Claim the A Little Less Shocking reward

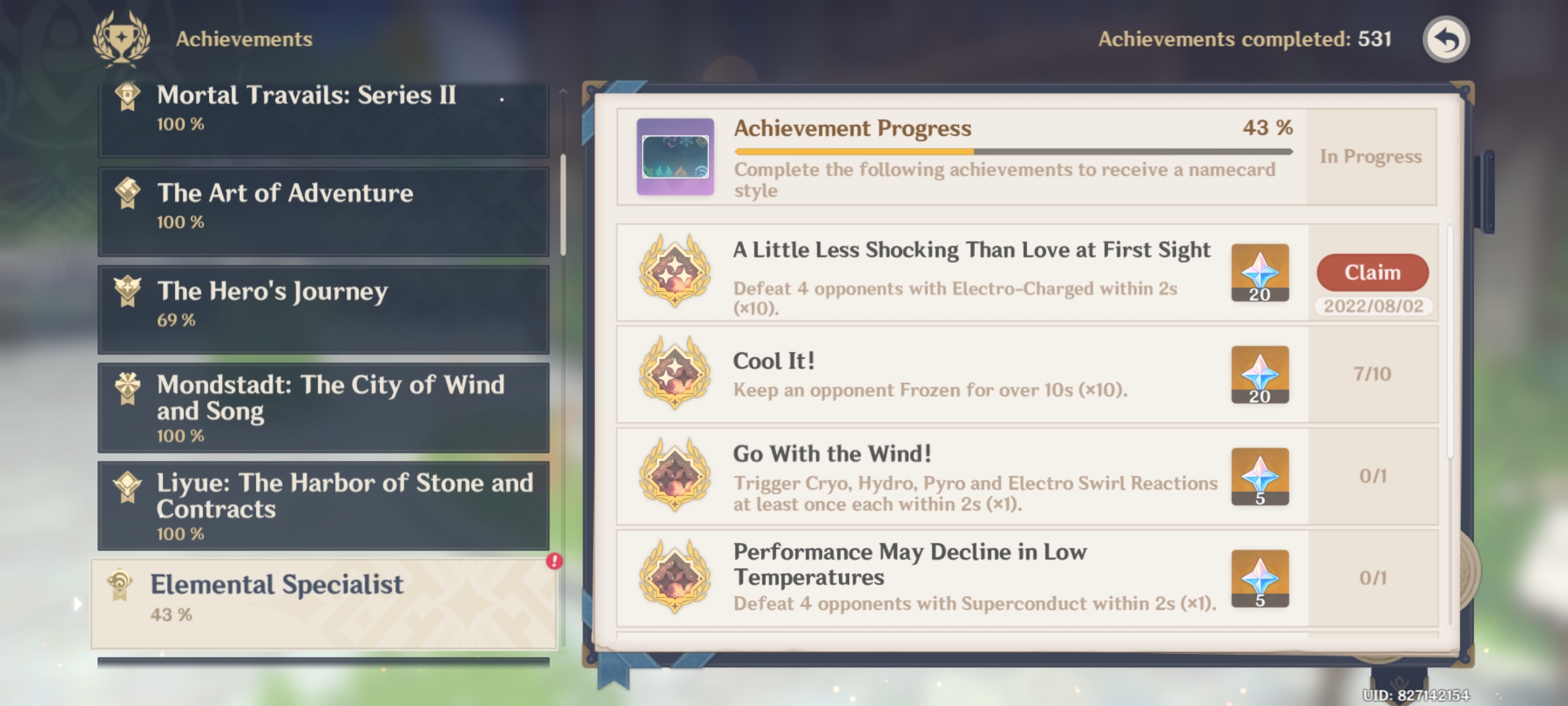coord(1371,273)
